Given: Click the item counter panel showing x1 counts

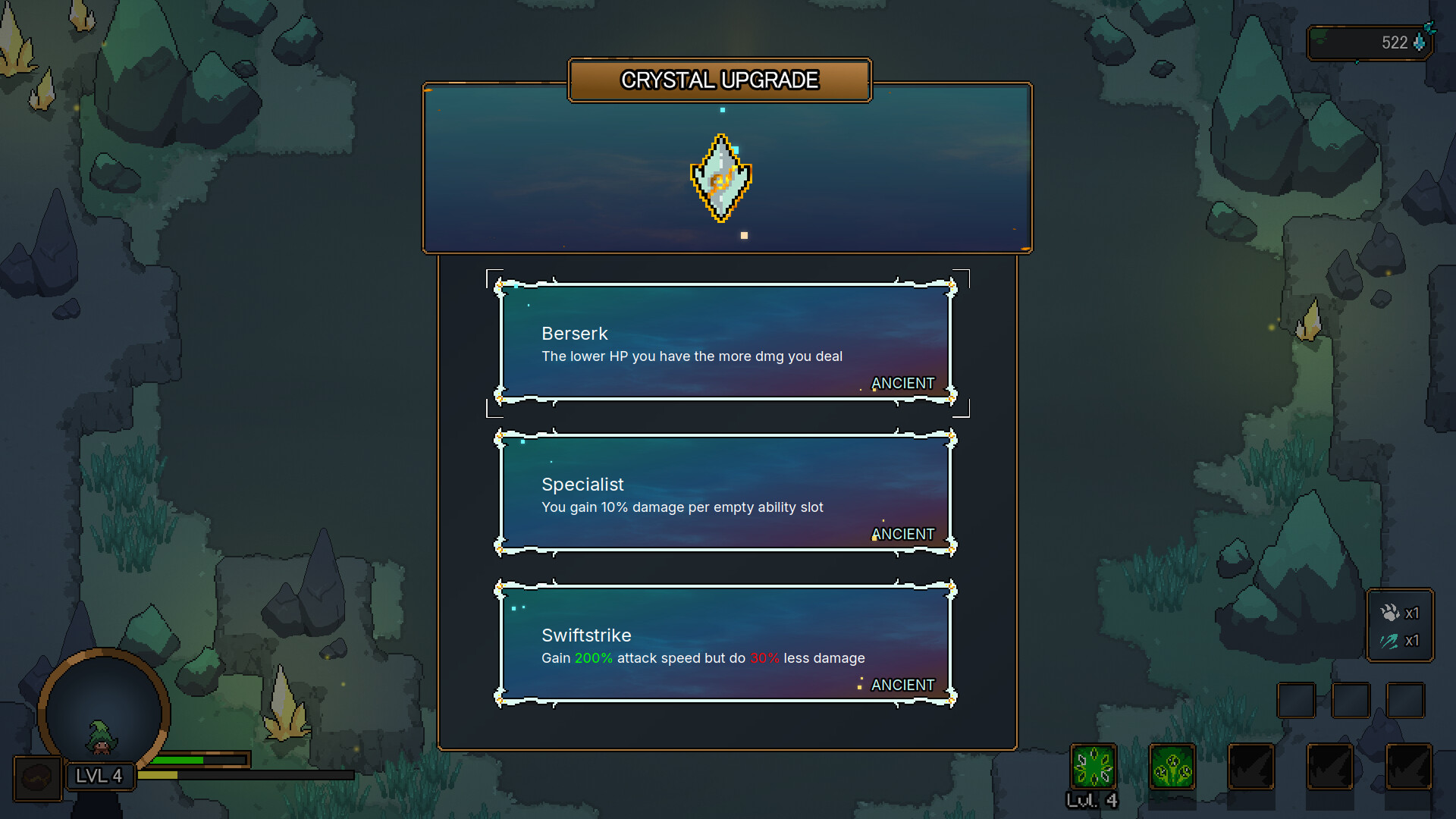Looking at the screenshot, I should 1400,626.
